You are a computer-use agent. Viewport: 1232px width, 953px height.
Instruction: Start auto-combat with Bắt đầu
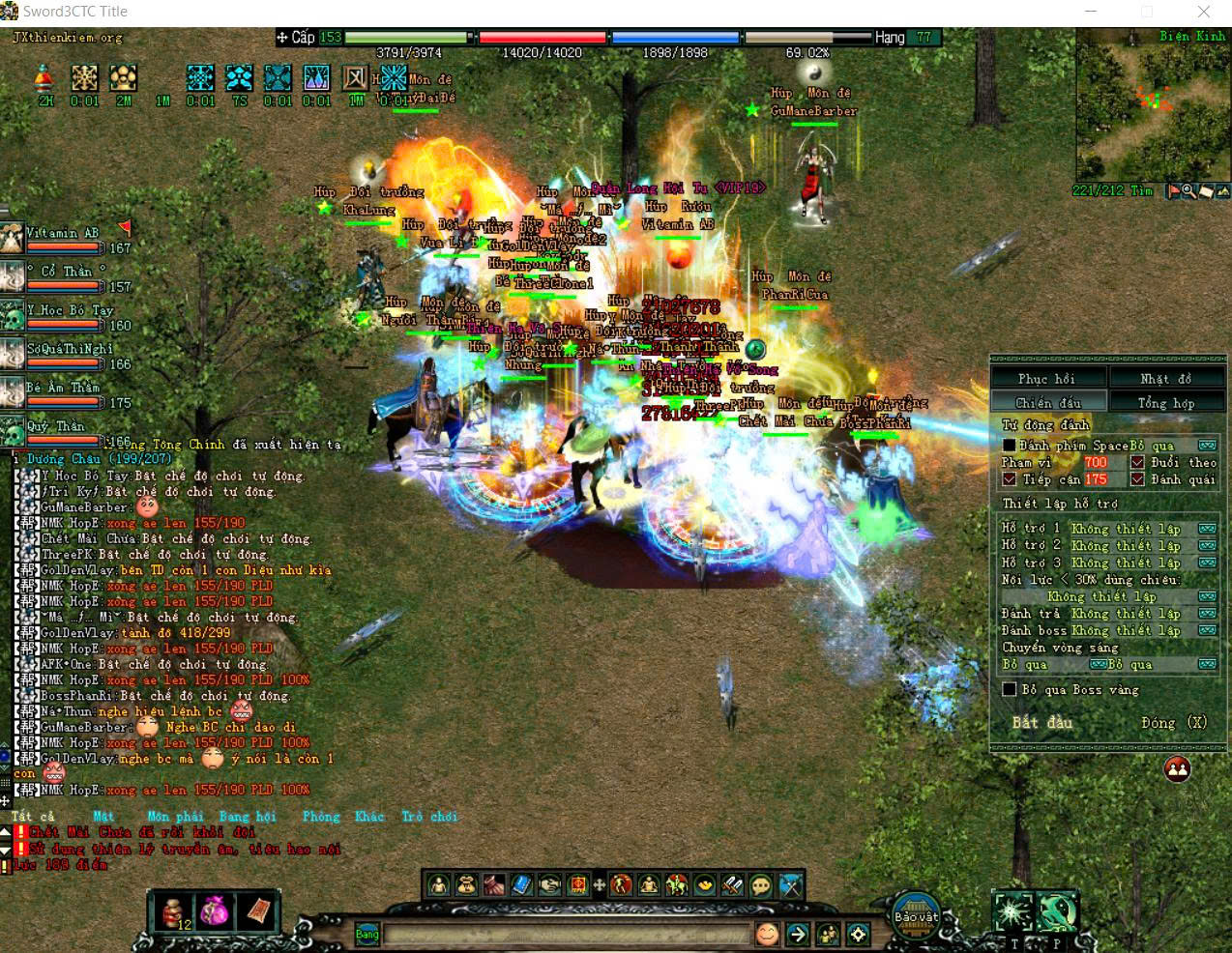(1042, 723)
